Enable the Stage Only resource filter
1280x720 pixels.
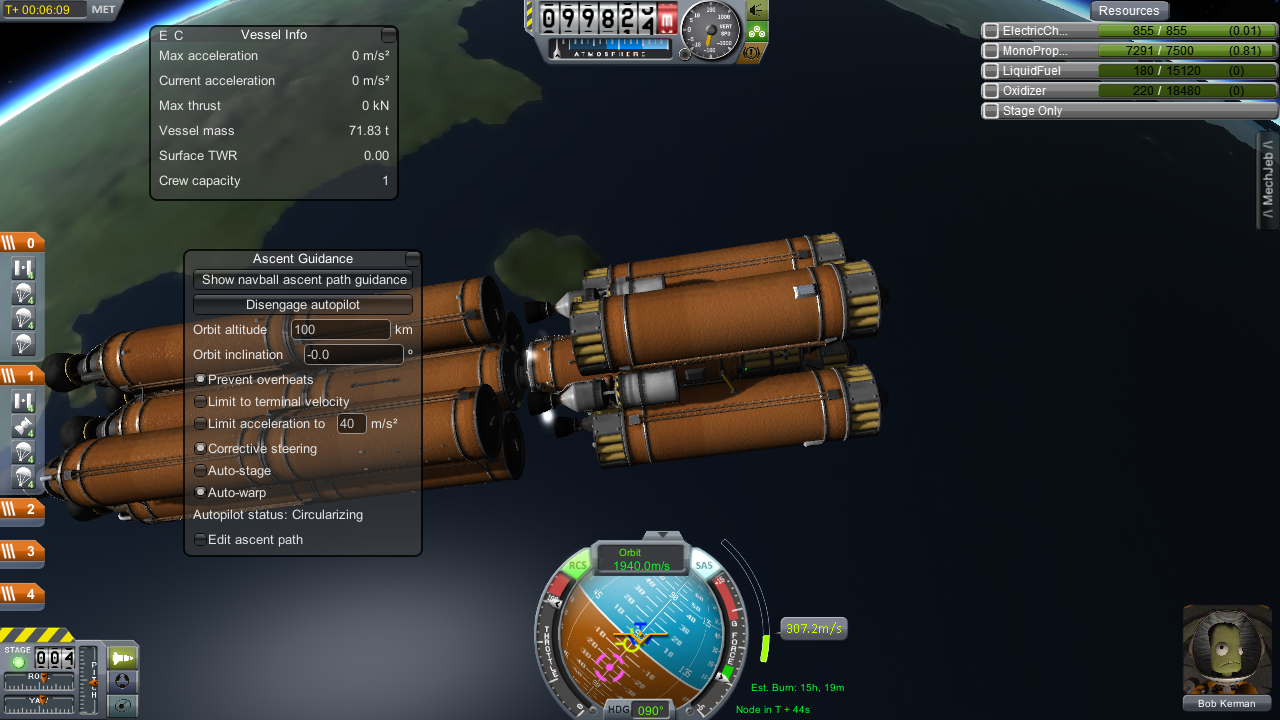991,111
